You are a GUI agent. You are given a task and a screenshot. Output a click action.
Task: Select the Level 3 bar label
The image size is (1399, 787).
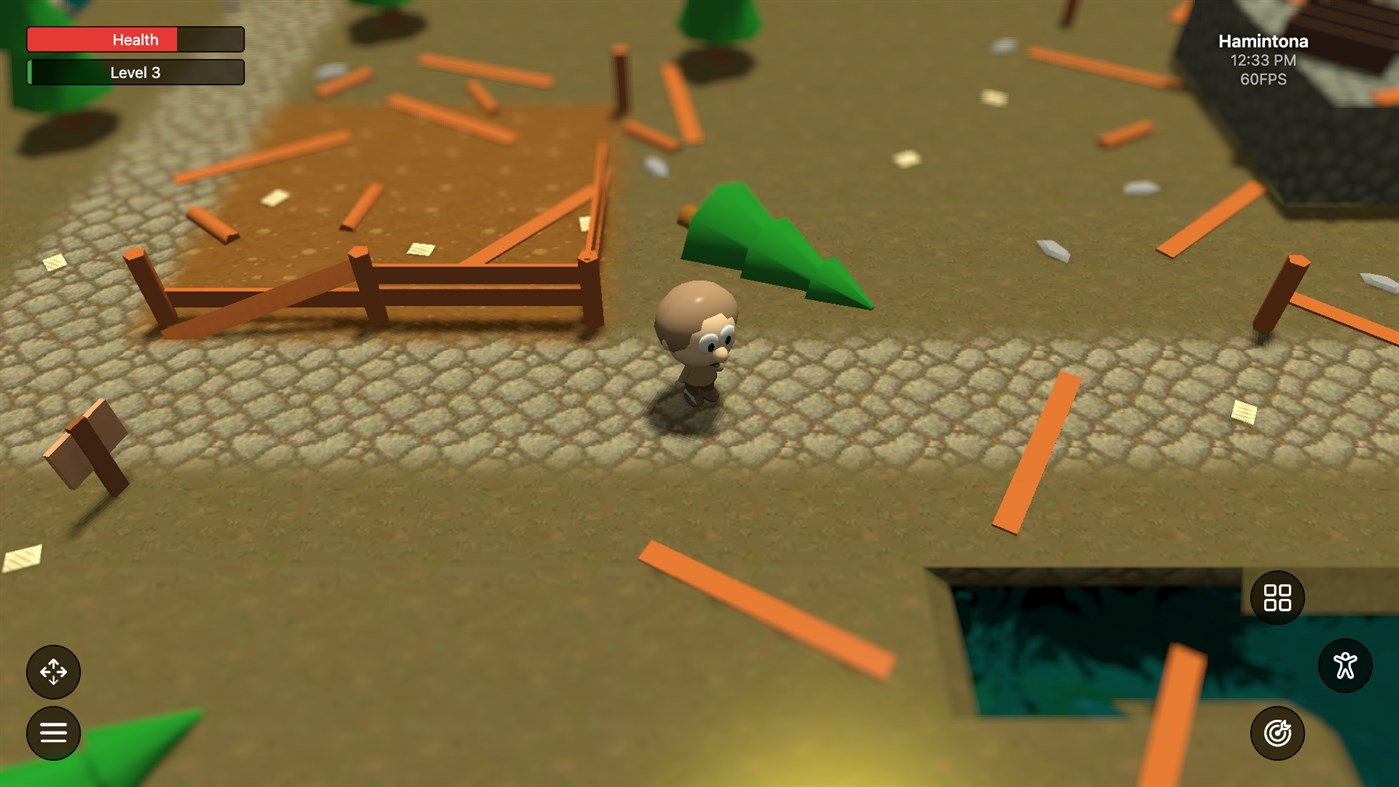pyautogui.click(x=135, y=71)
